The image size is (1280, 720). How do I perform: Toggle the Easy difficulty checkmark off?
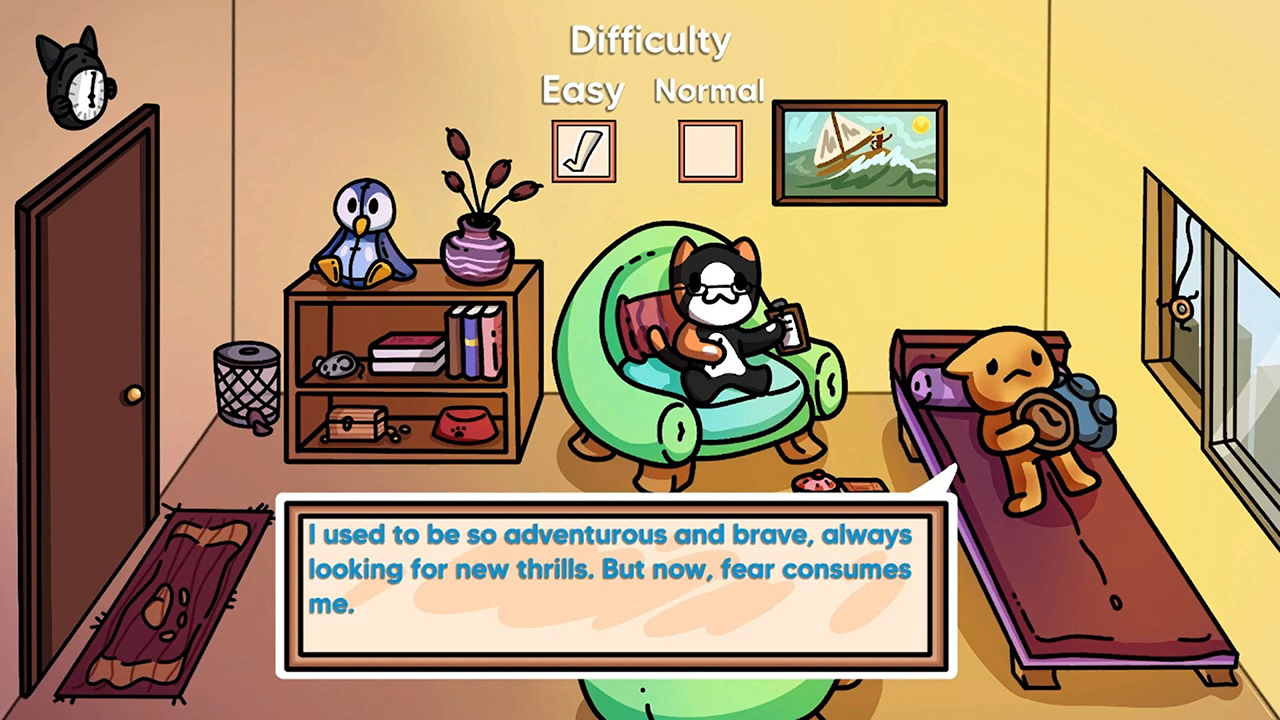pyautogui.click(x=584, y=152)
